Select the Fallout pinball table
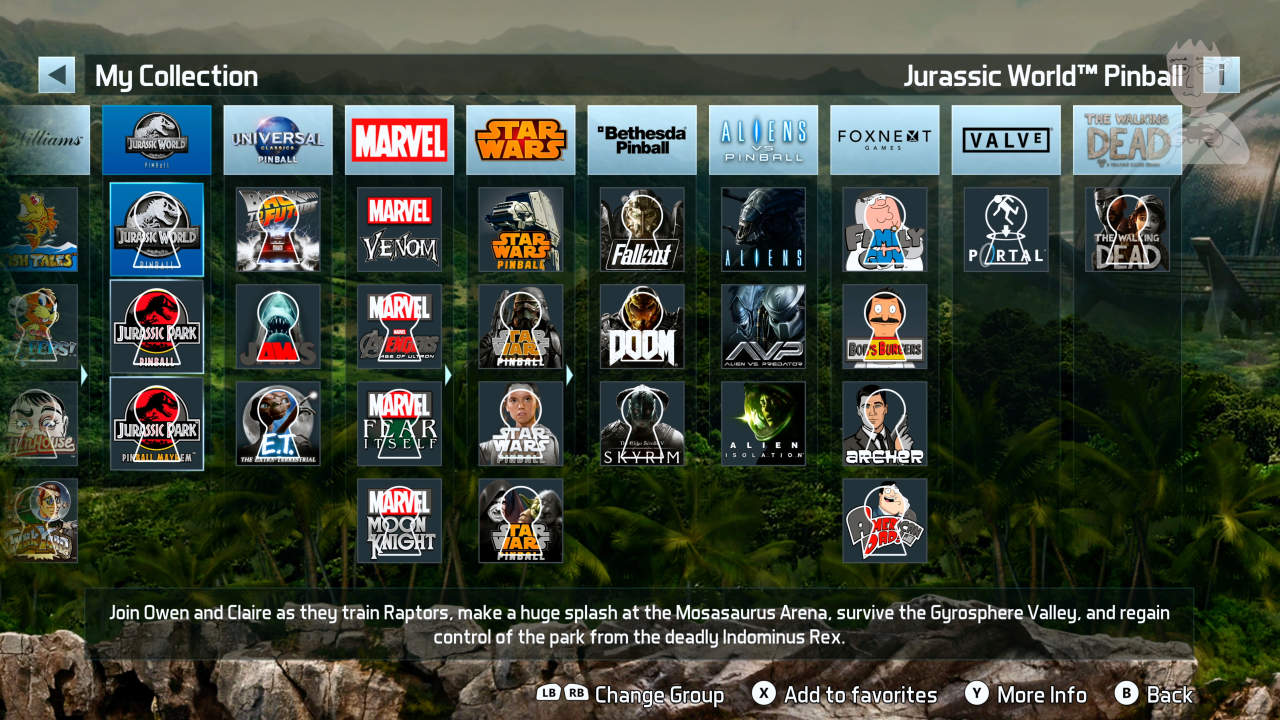Viewport: 1280px width, 720px height. (x=642, y=230)
